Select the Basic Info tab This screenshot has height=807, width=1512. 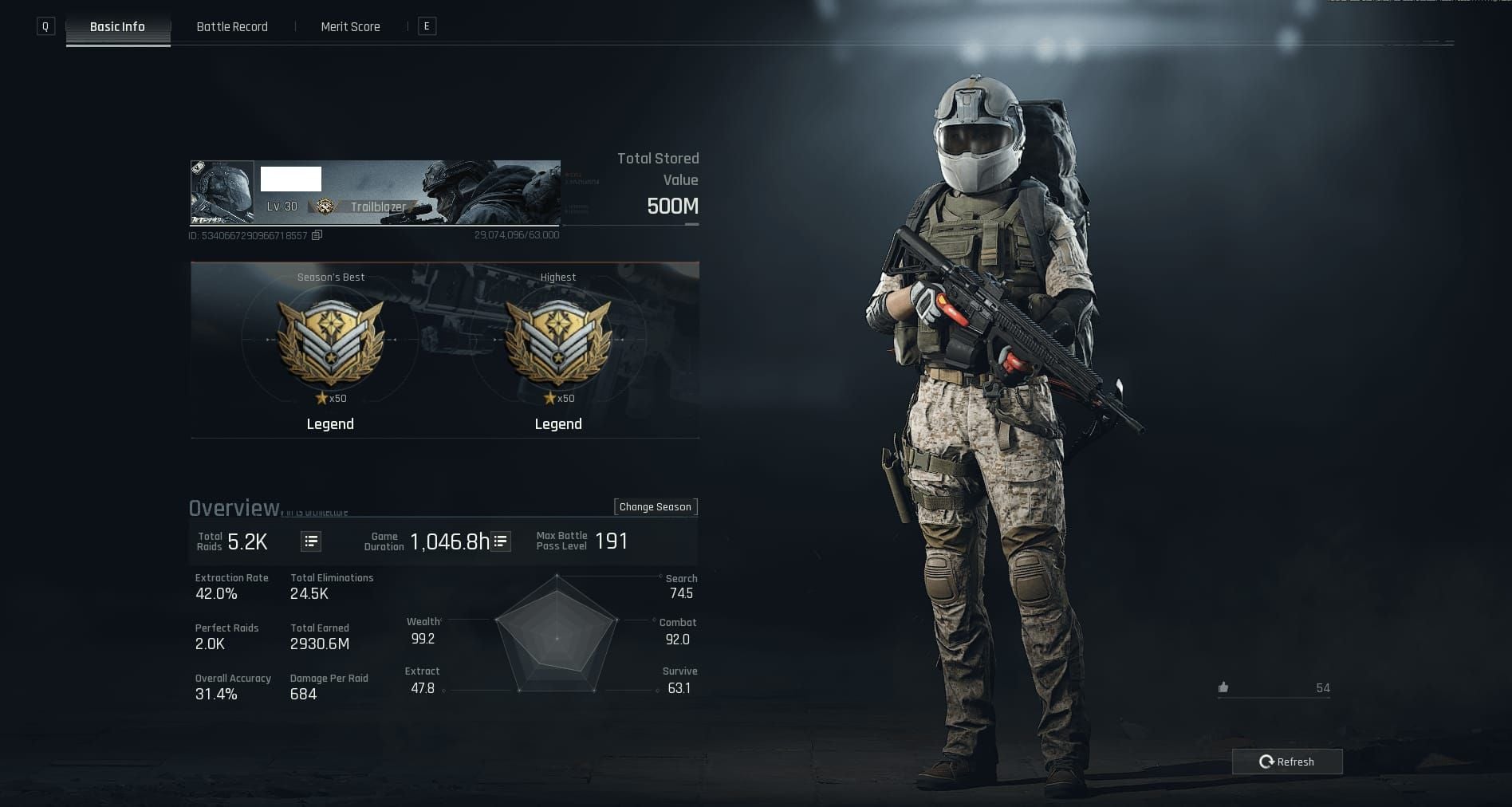click(117, 27)
